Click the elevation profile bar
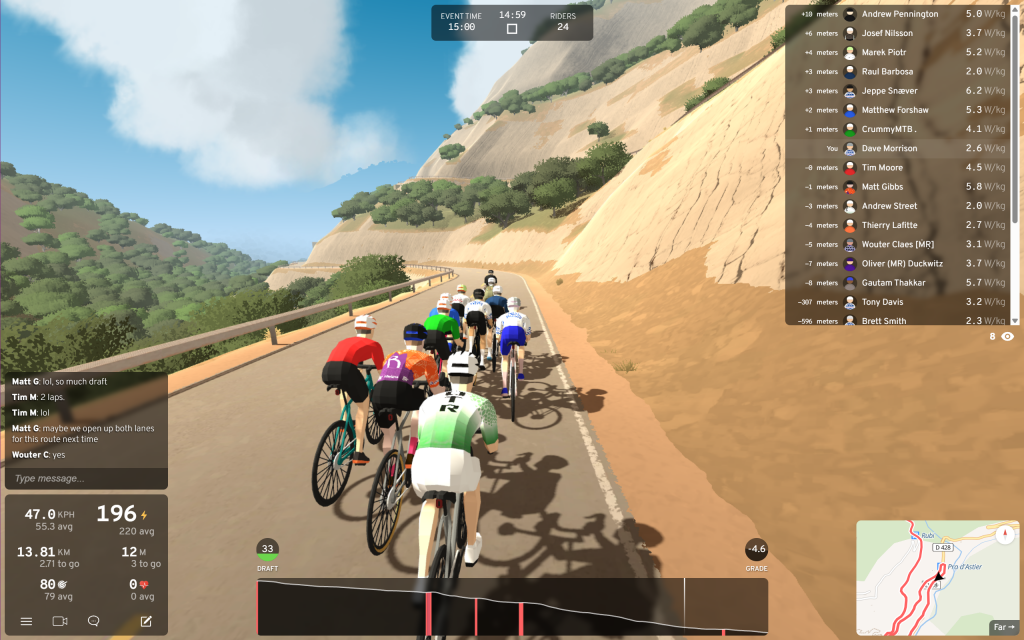The height and width of the screenshot is (640, 1024). point(512,607)
